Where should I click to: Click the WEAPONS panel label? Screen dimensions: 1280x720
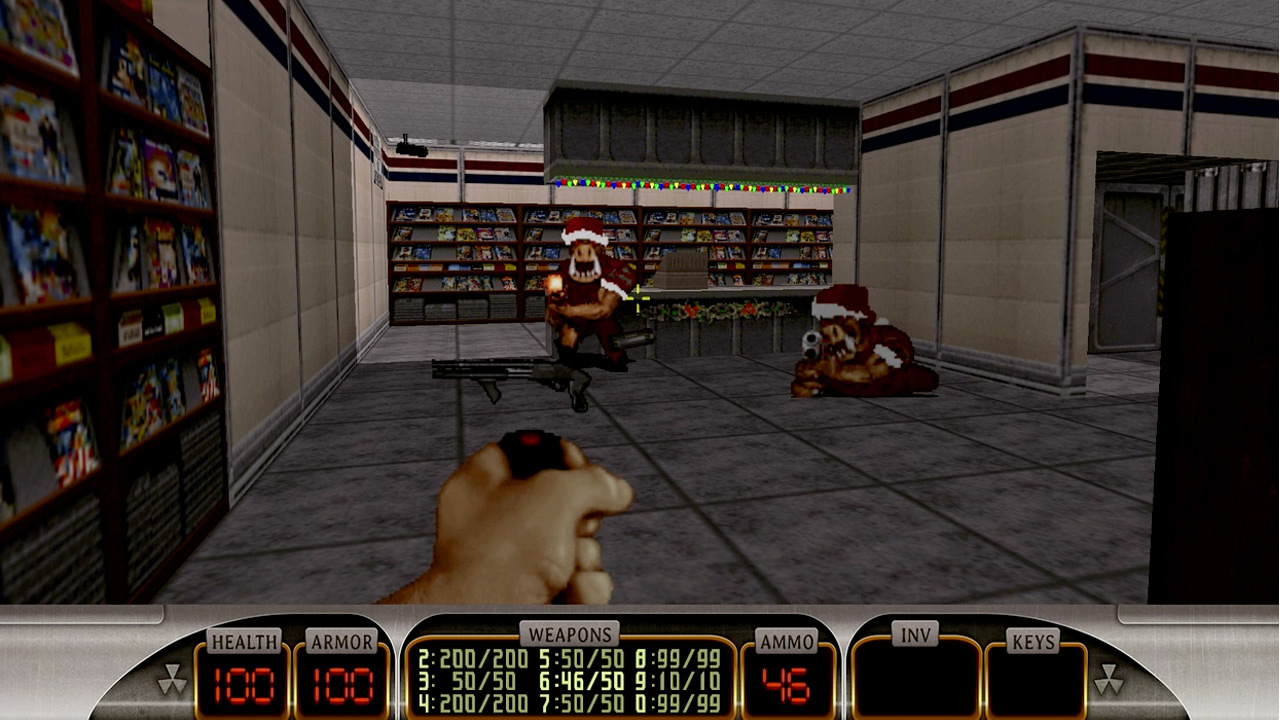572,633
